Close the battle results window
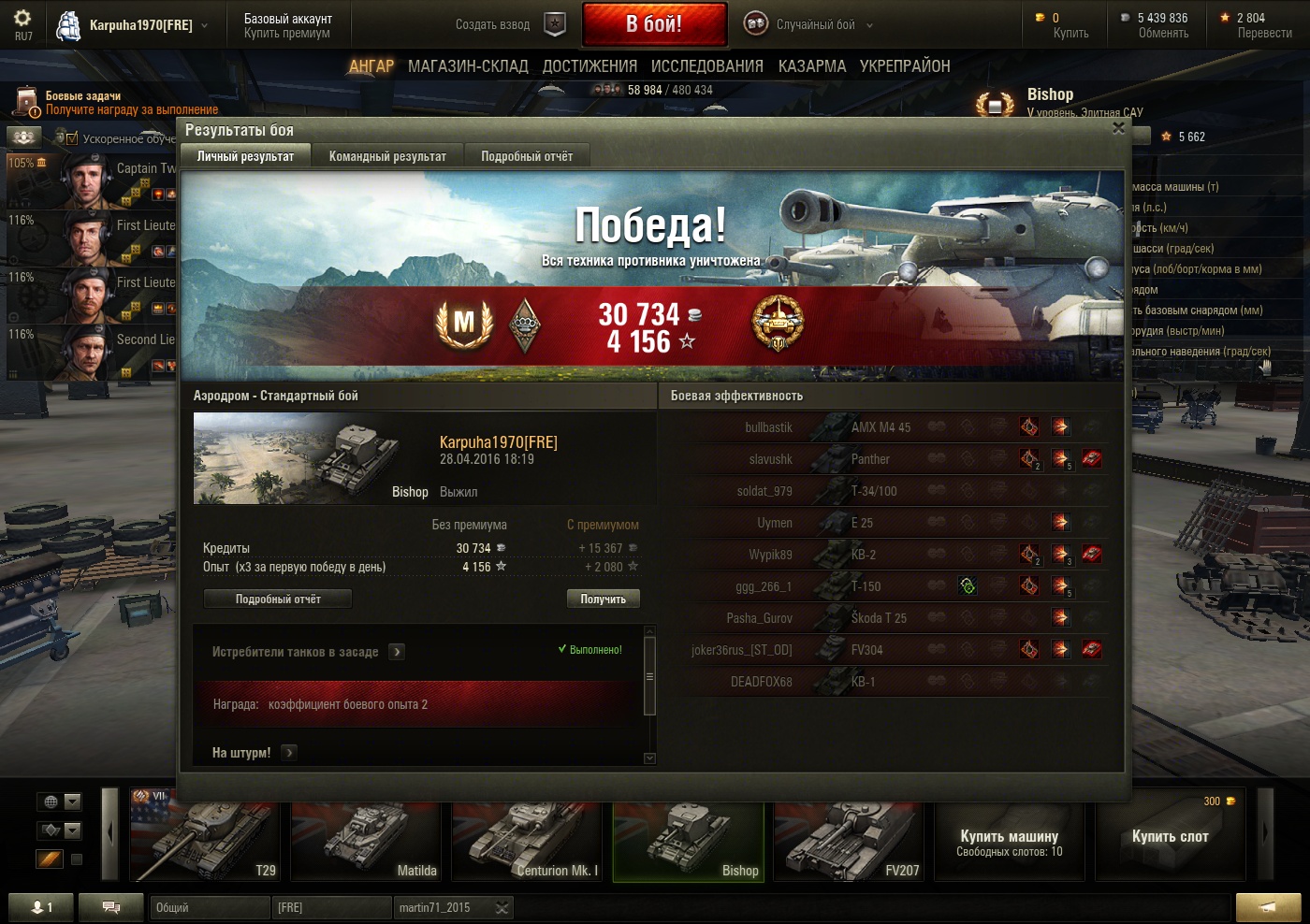This screenshot has width=1310, height=924. (x=1118, y=129)
